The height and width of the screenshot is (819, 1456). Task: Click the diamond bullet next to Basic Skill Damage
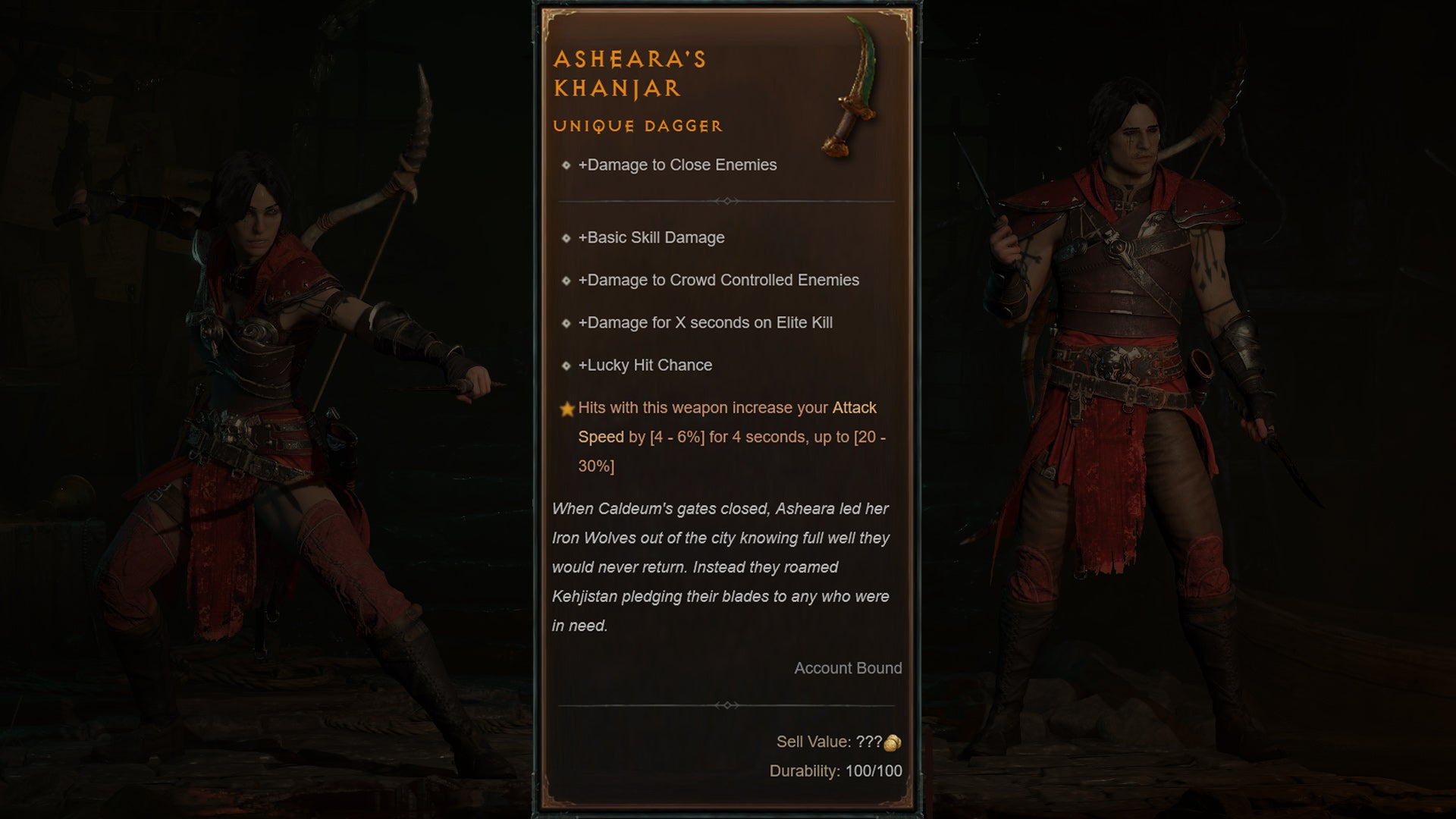[x=565, y=237]
